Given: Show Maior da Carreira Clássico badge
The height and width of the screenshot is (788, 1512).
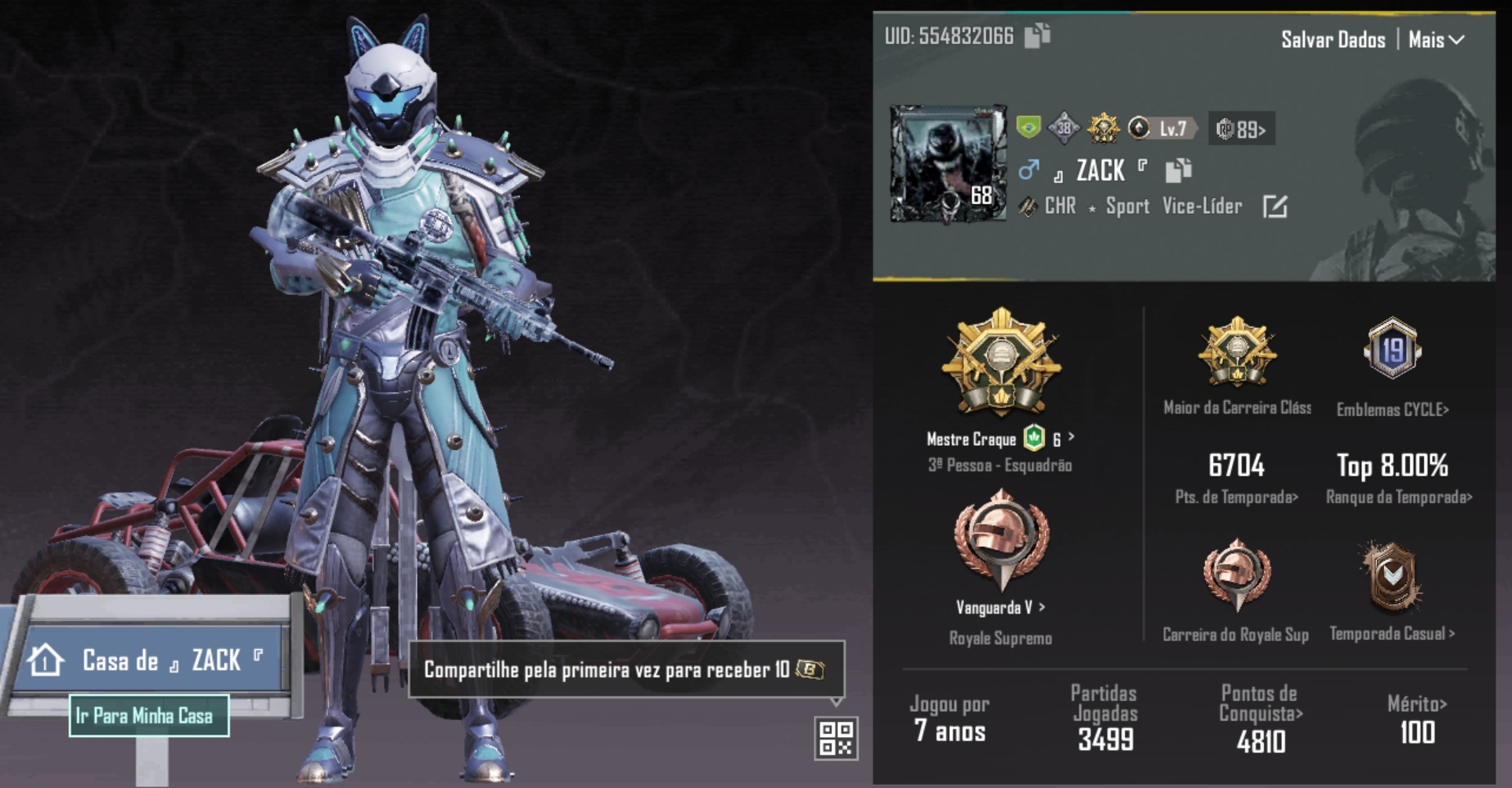Looking at the screenshot, I should tap(1236, 353).
